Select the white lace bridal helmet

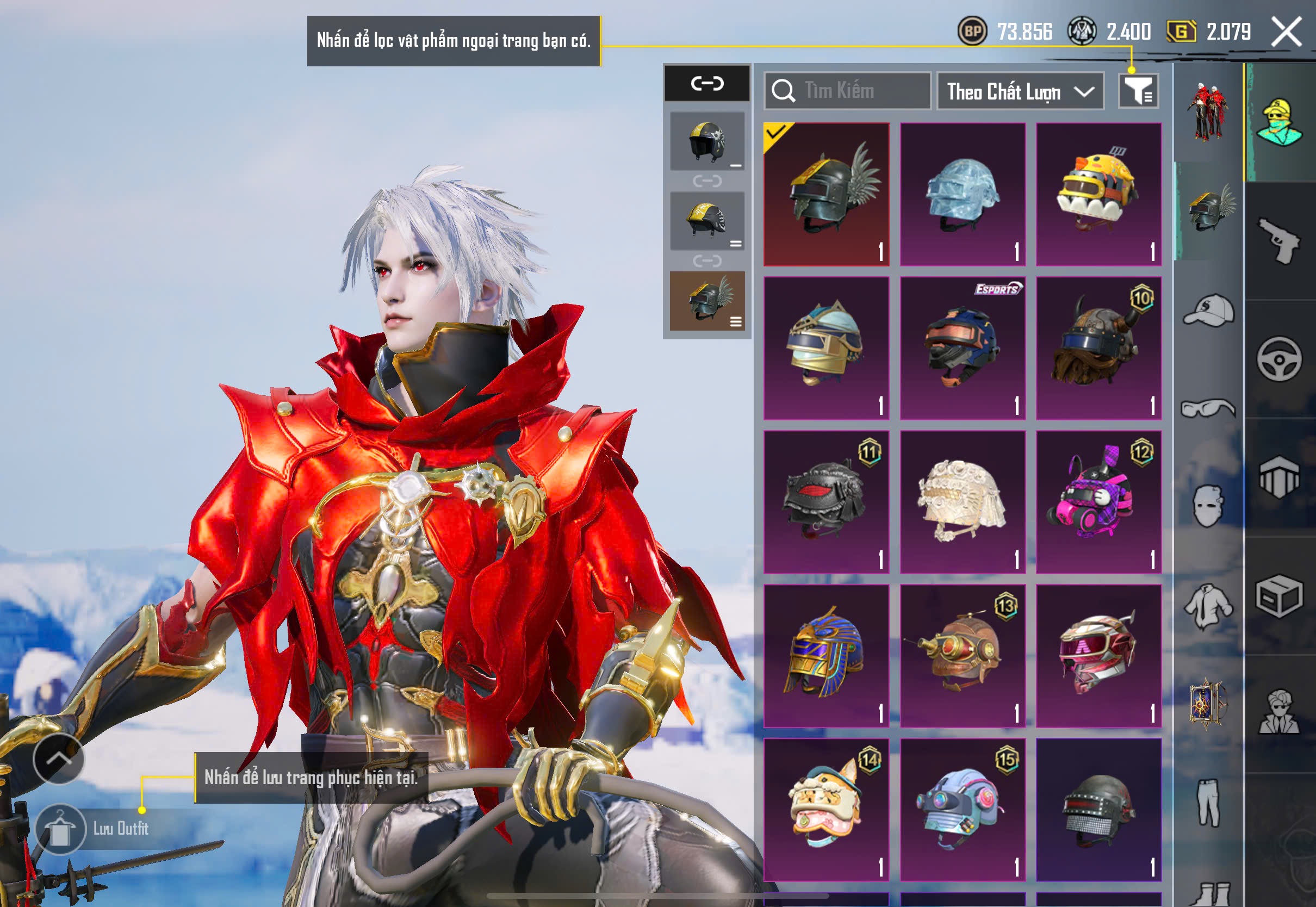963,502
